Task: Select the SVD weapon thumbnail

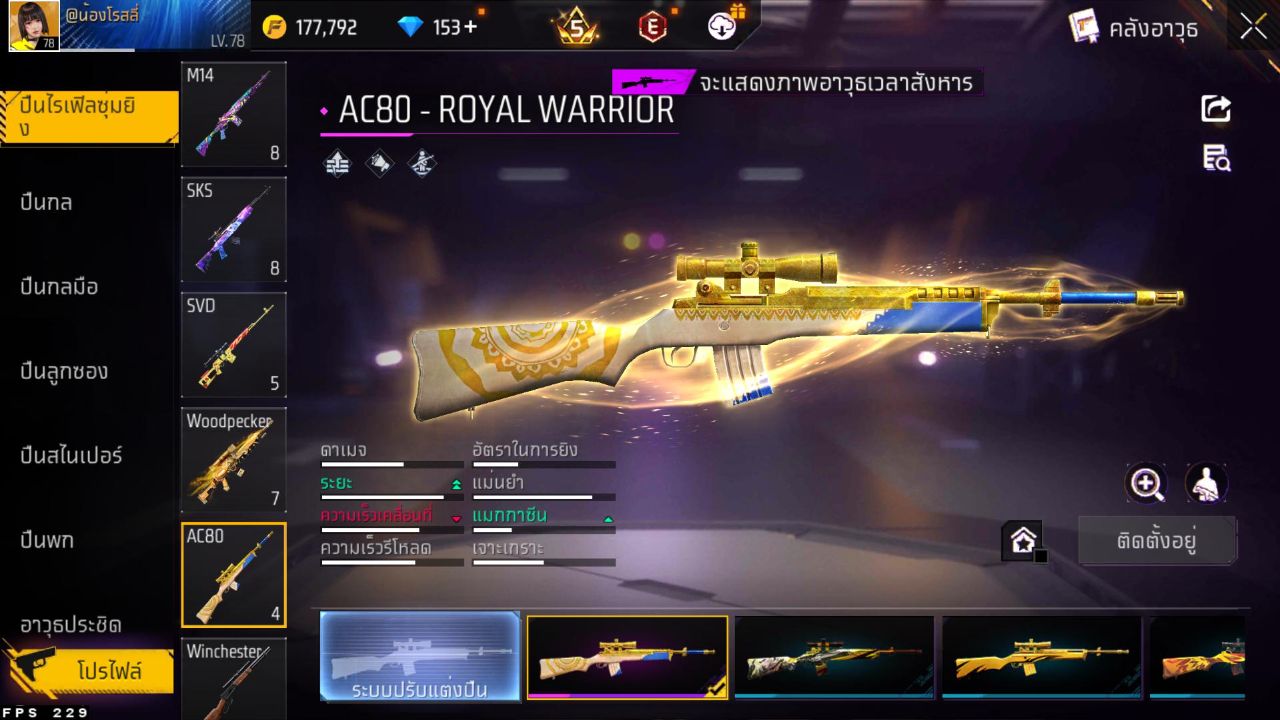Action: (x=232, y=345)
